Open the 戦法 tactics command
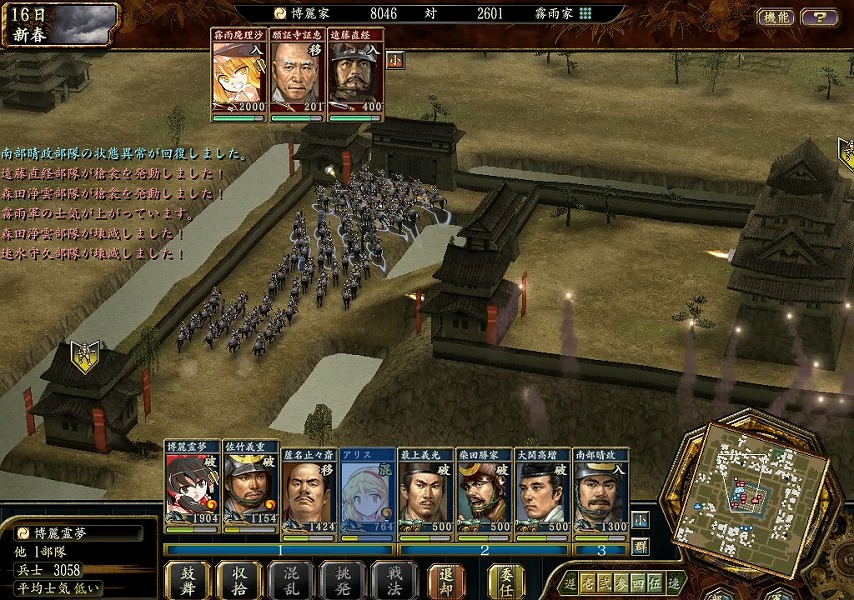 coord(393,580)
